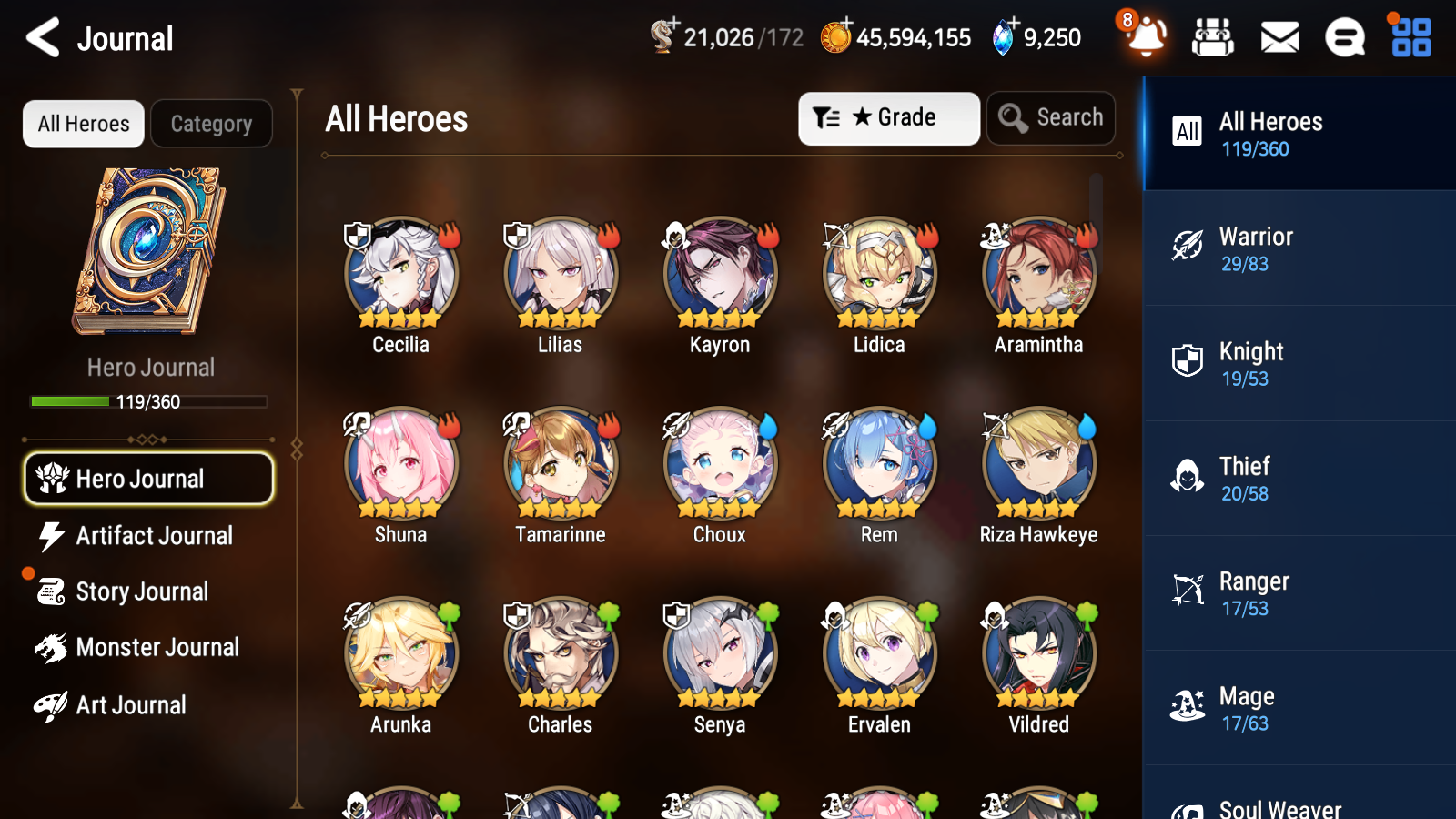
Task: Open Tamarinne's hero portrait
Action: tap(559, 462)
